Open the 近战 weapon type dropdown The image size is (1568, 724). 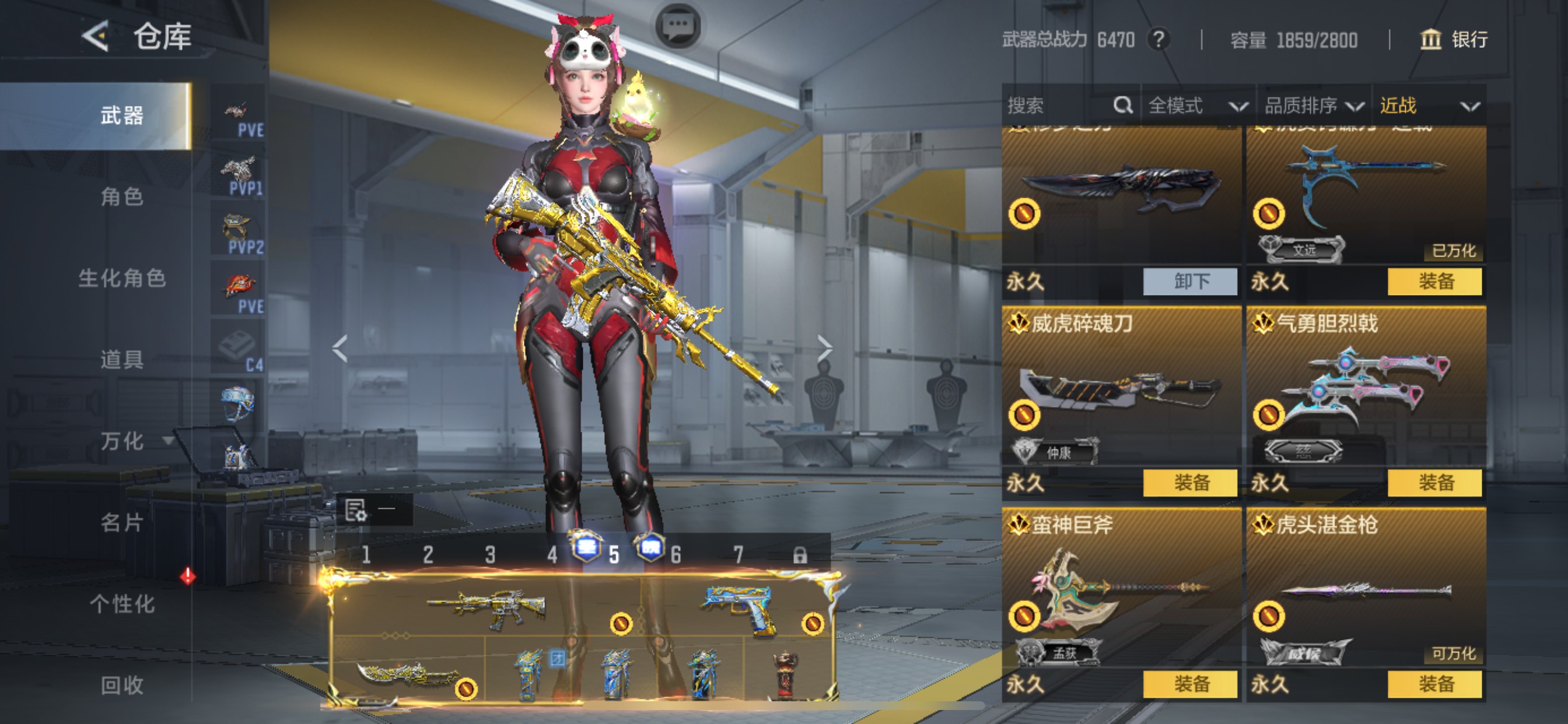tap(1428, 106)
